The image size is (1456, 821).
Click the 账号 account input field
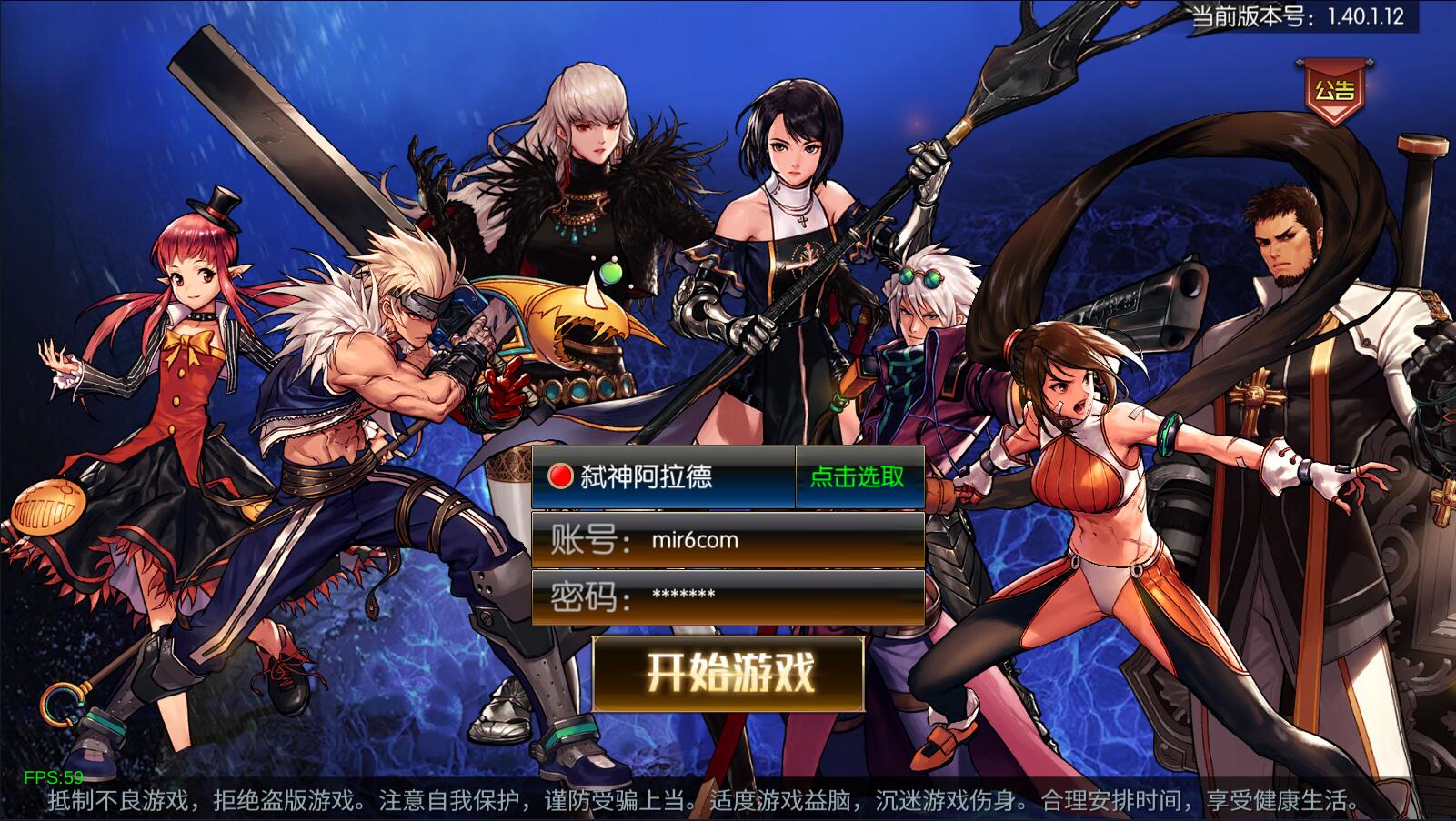coord(728,538)
